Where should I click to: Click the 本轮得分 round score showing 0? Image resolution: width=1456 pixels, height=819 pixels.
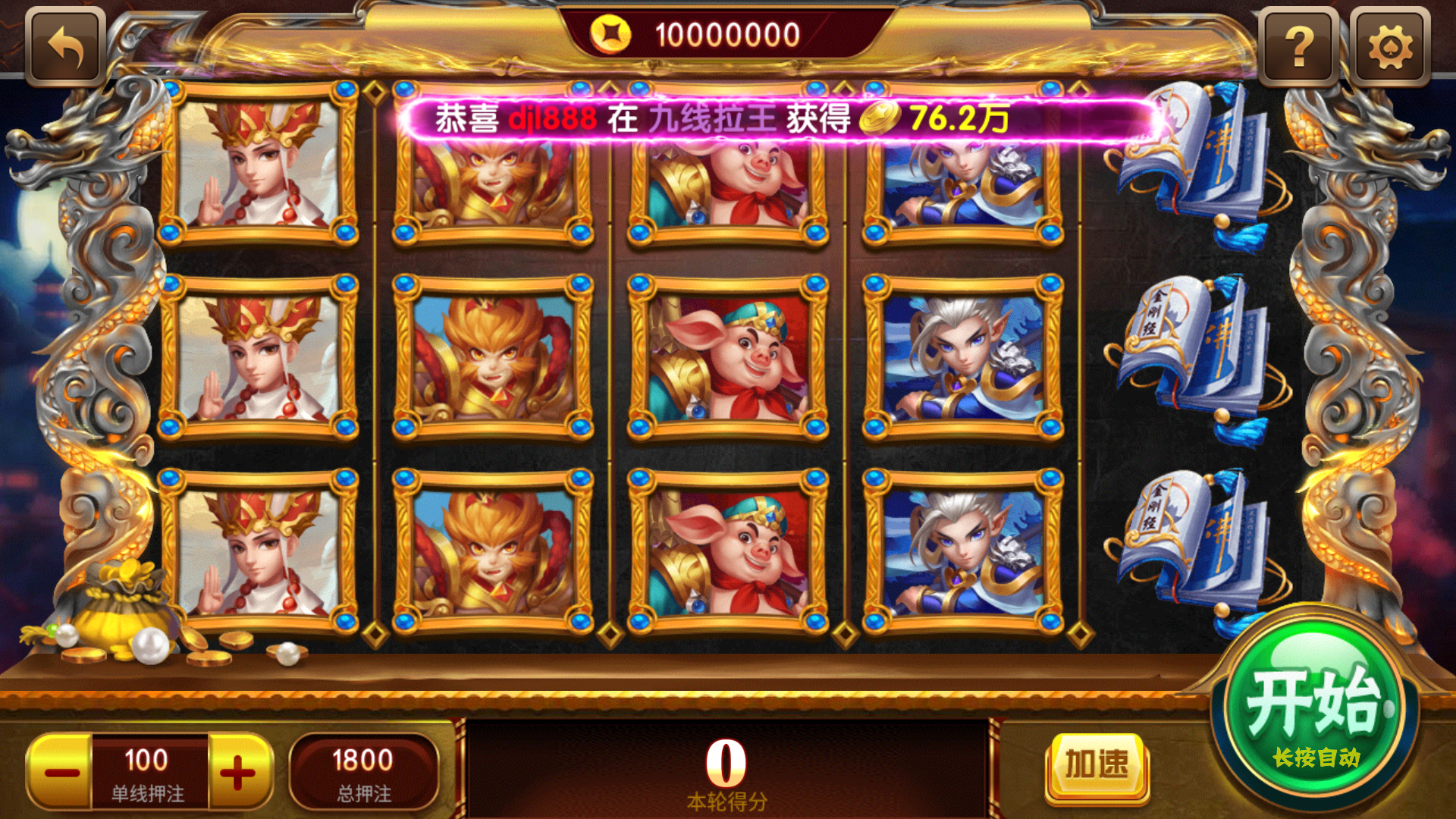click(x=726, y=766)
